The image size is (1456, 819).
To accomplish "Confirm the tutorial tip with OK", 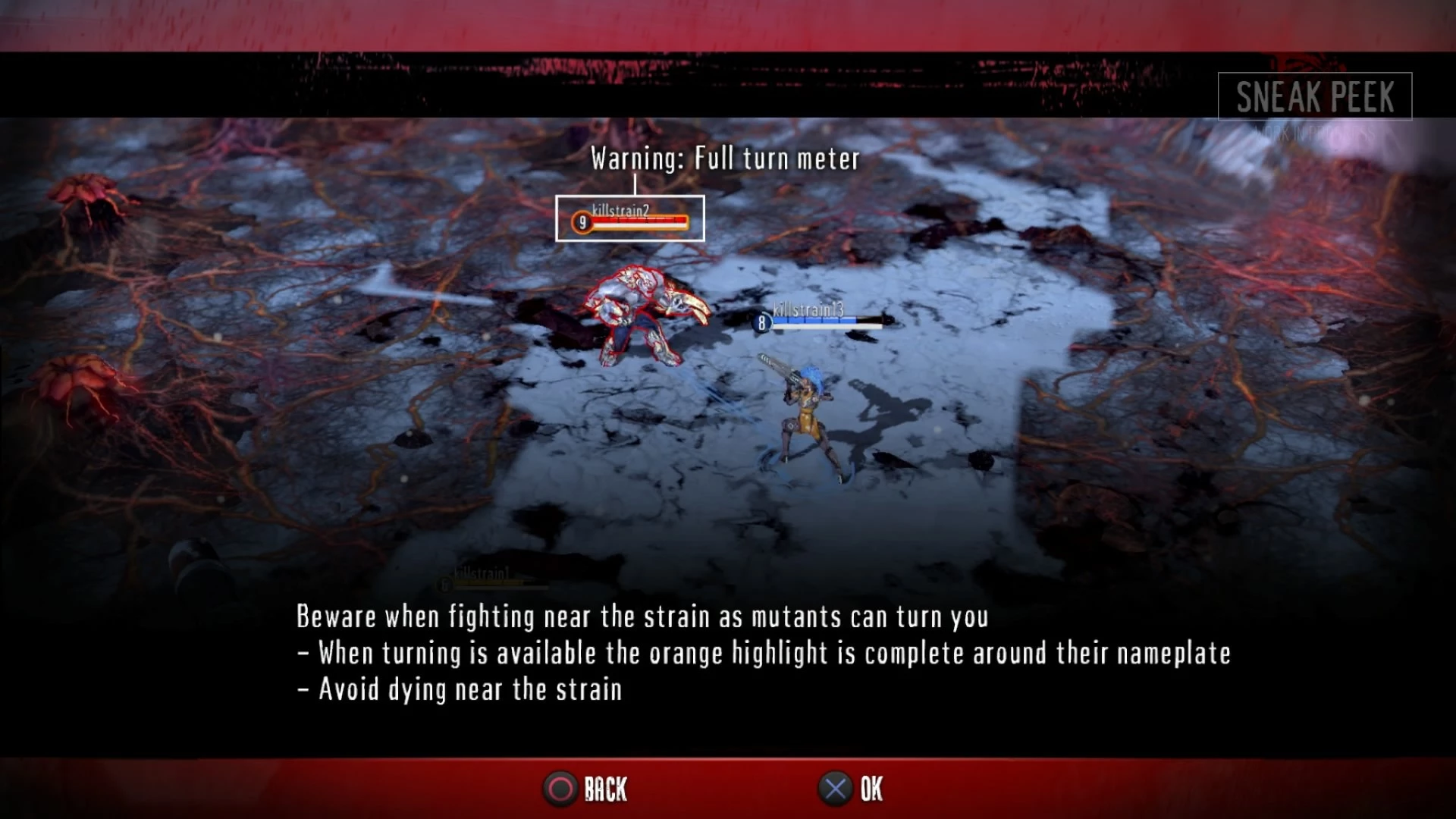I will point(851,789).
